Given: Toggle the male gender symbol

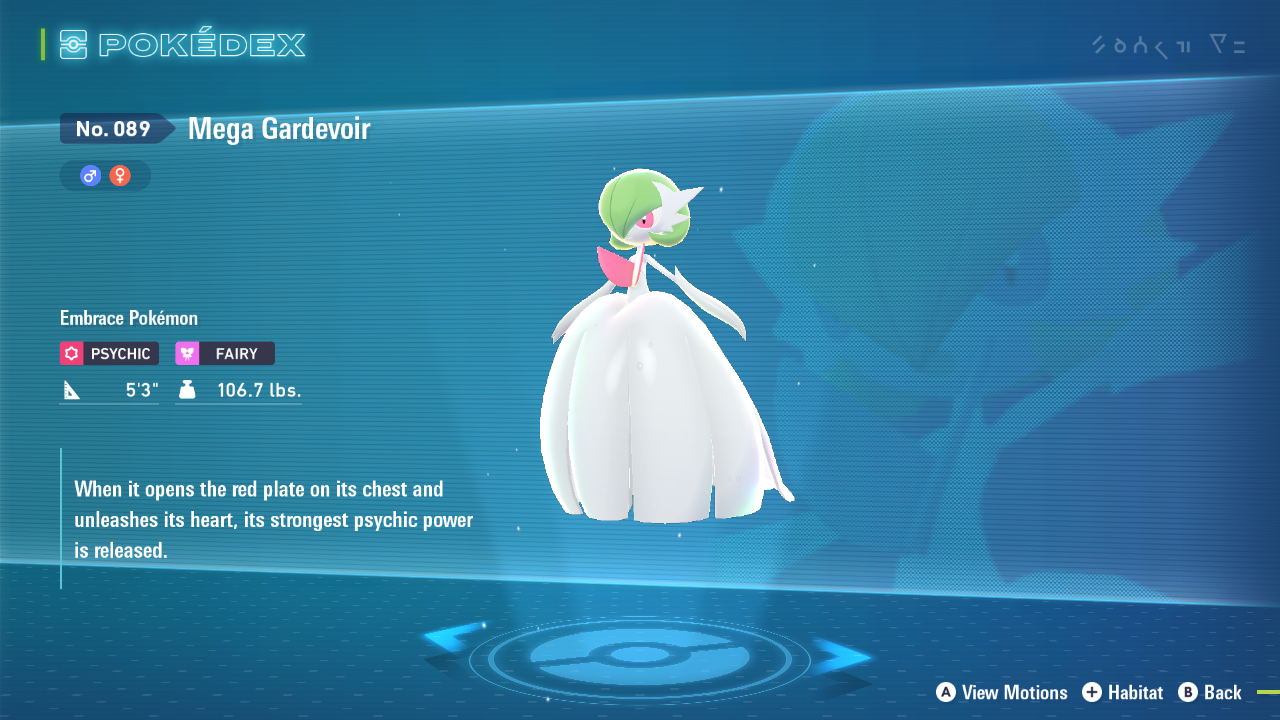Looking at the screenshot, I should [89, 175].
